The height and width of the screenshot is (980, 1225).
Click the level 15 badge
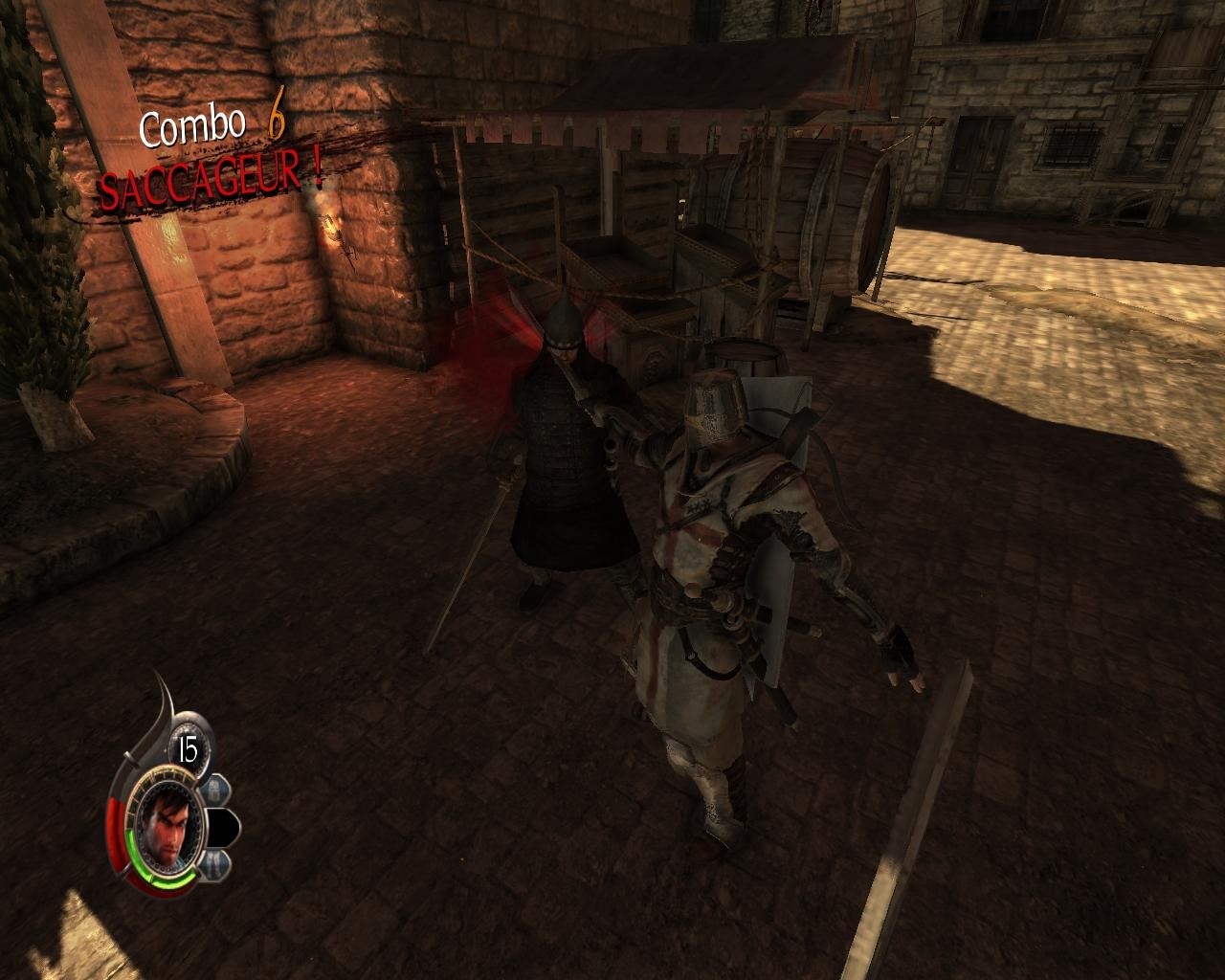point(188,750)
